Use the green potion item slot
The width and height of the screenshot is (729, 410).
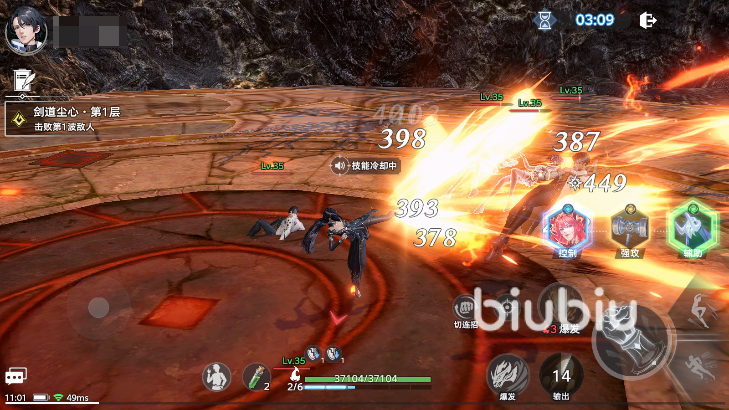(256, 376)
